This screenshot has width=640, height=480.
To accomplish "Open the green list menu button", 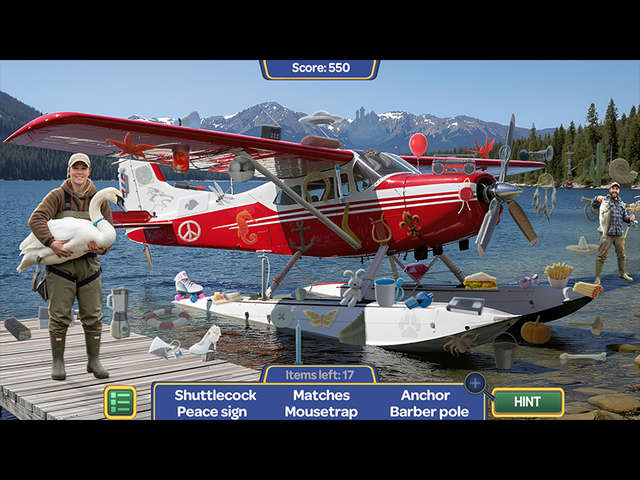I will pos(120,402).
